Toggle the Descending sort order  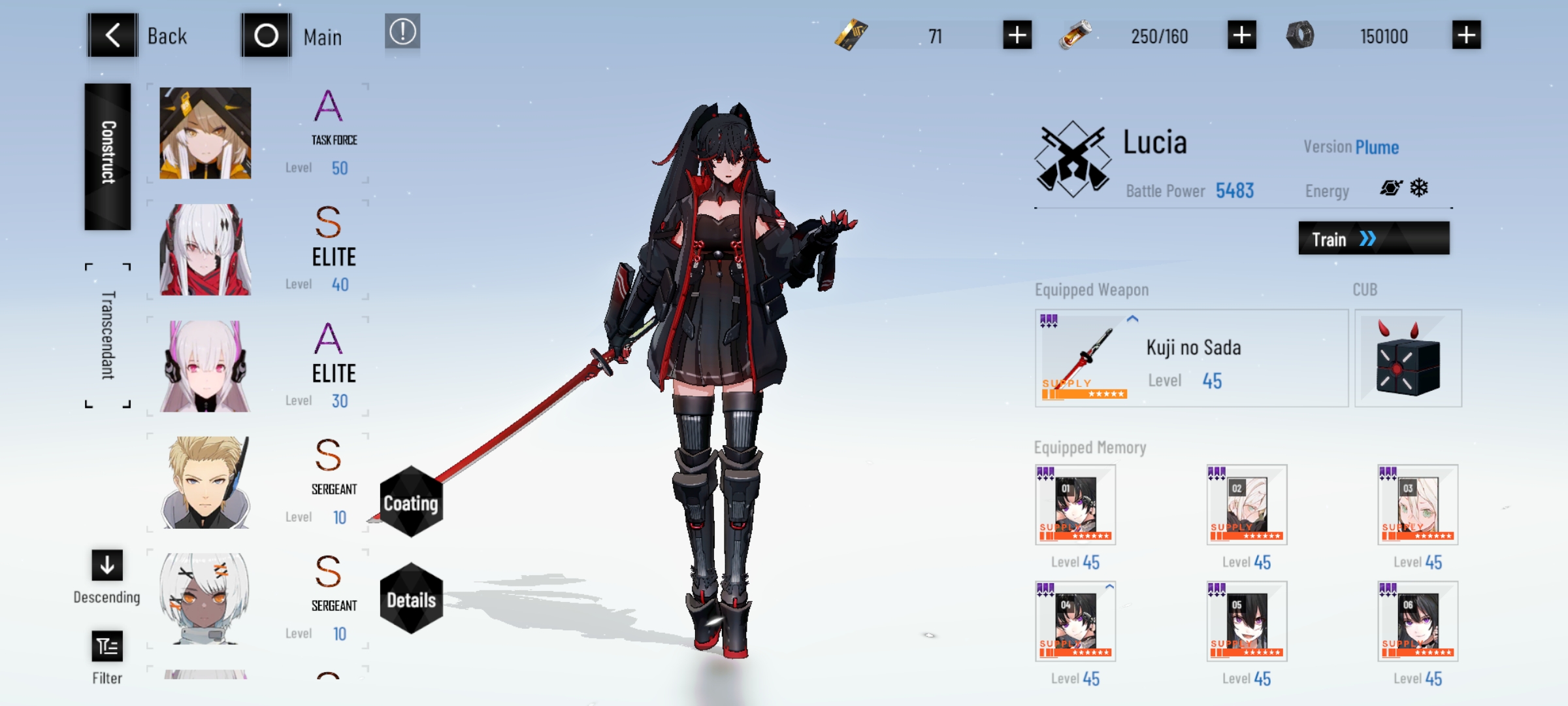point(107,566)
